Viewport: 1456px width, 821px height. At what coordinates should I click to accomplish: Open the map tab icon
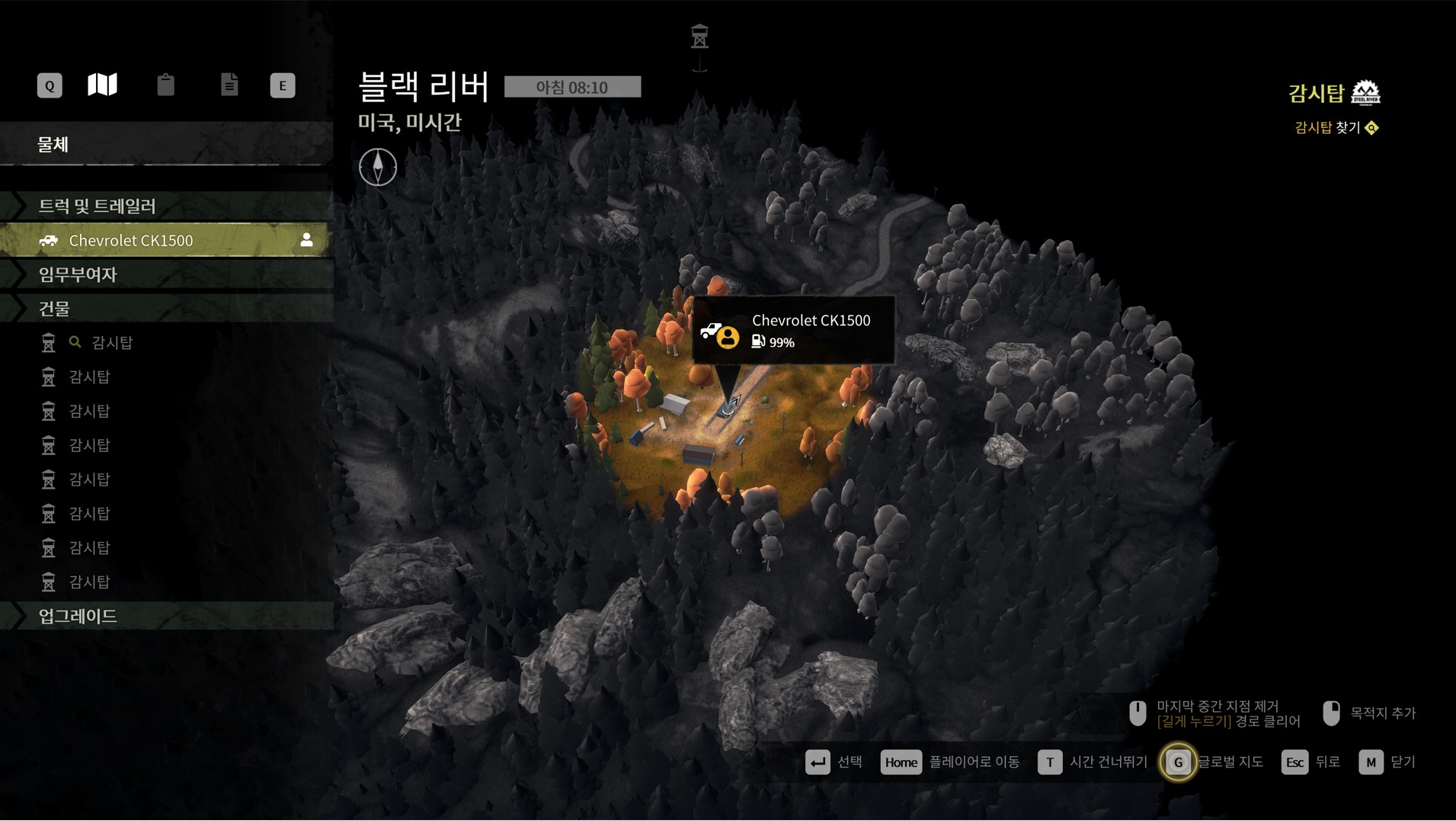pos(102,85)
